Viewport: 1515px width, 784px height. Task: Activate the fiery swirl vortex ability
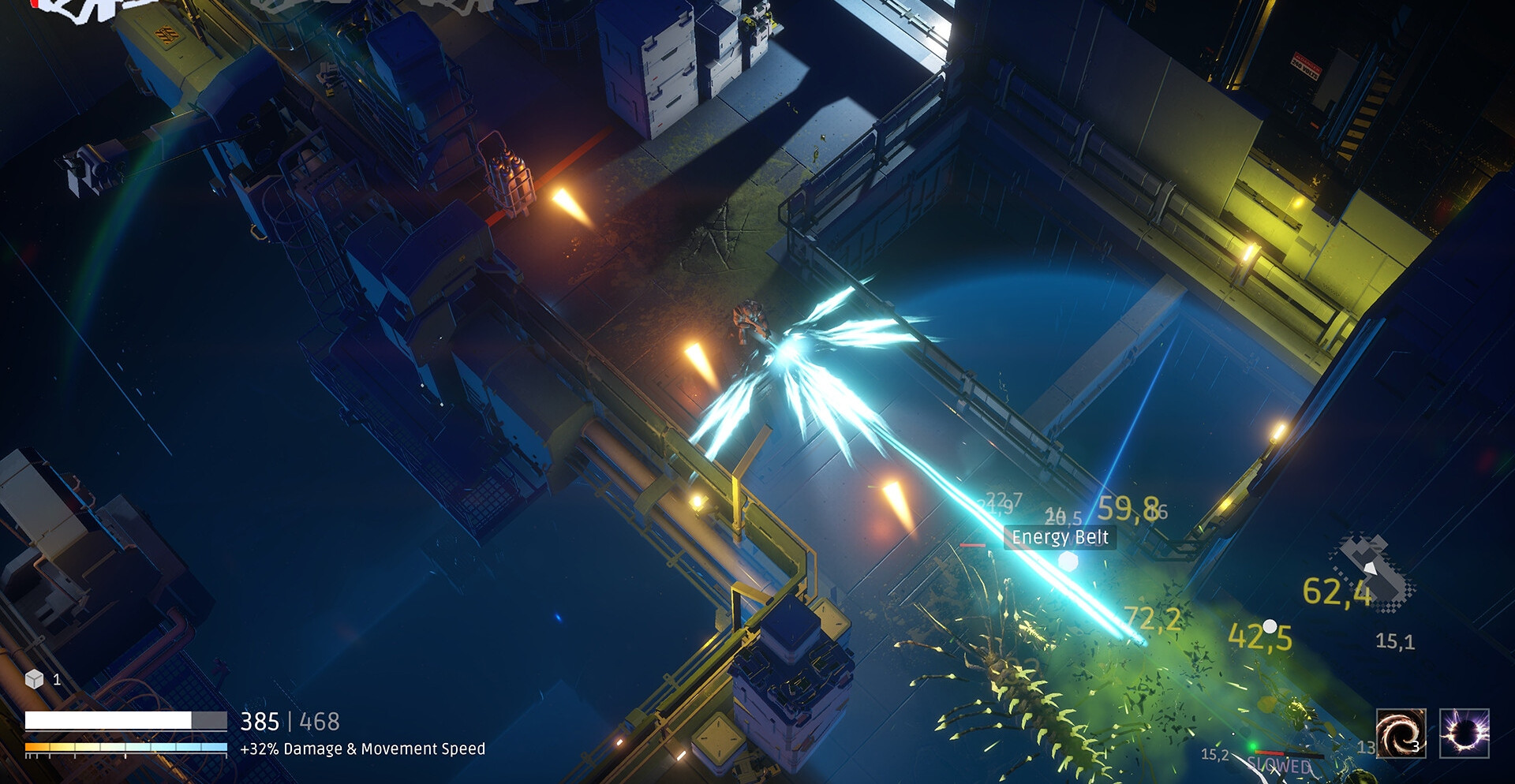click(1401, 733)
